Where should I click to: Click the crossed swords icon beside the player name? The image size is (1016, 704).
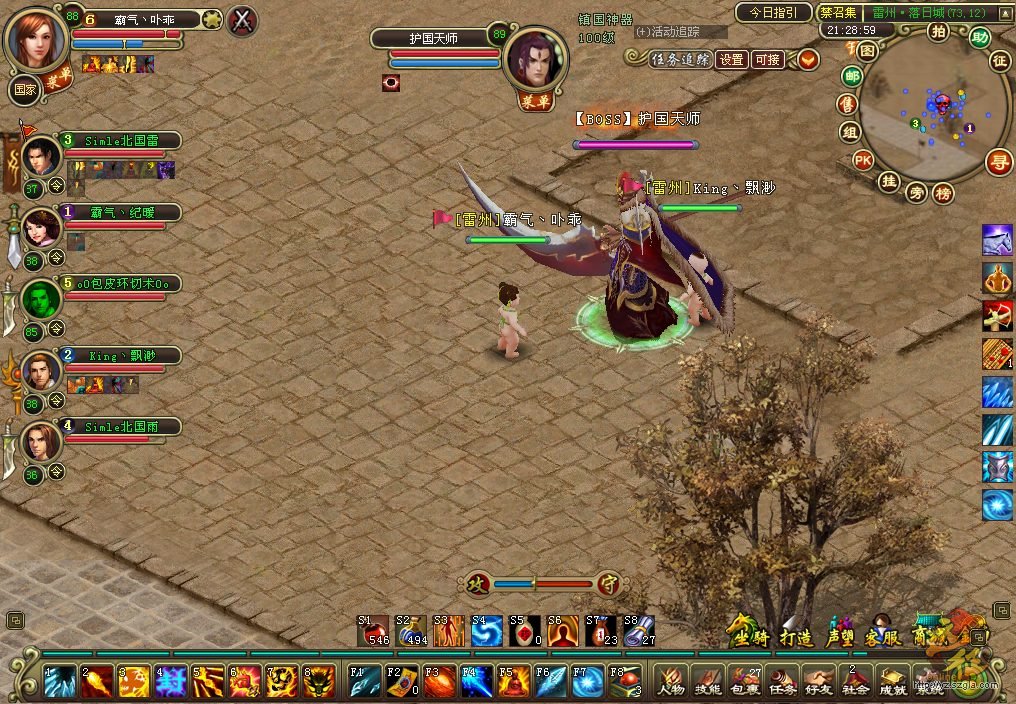click(x=242, y=19)
